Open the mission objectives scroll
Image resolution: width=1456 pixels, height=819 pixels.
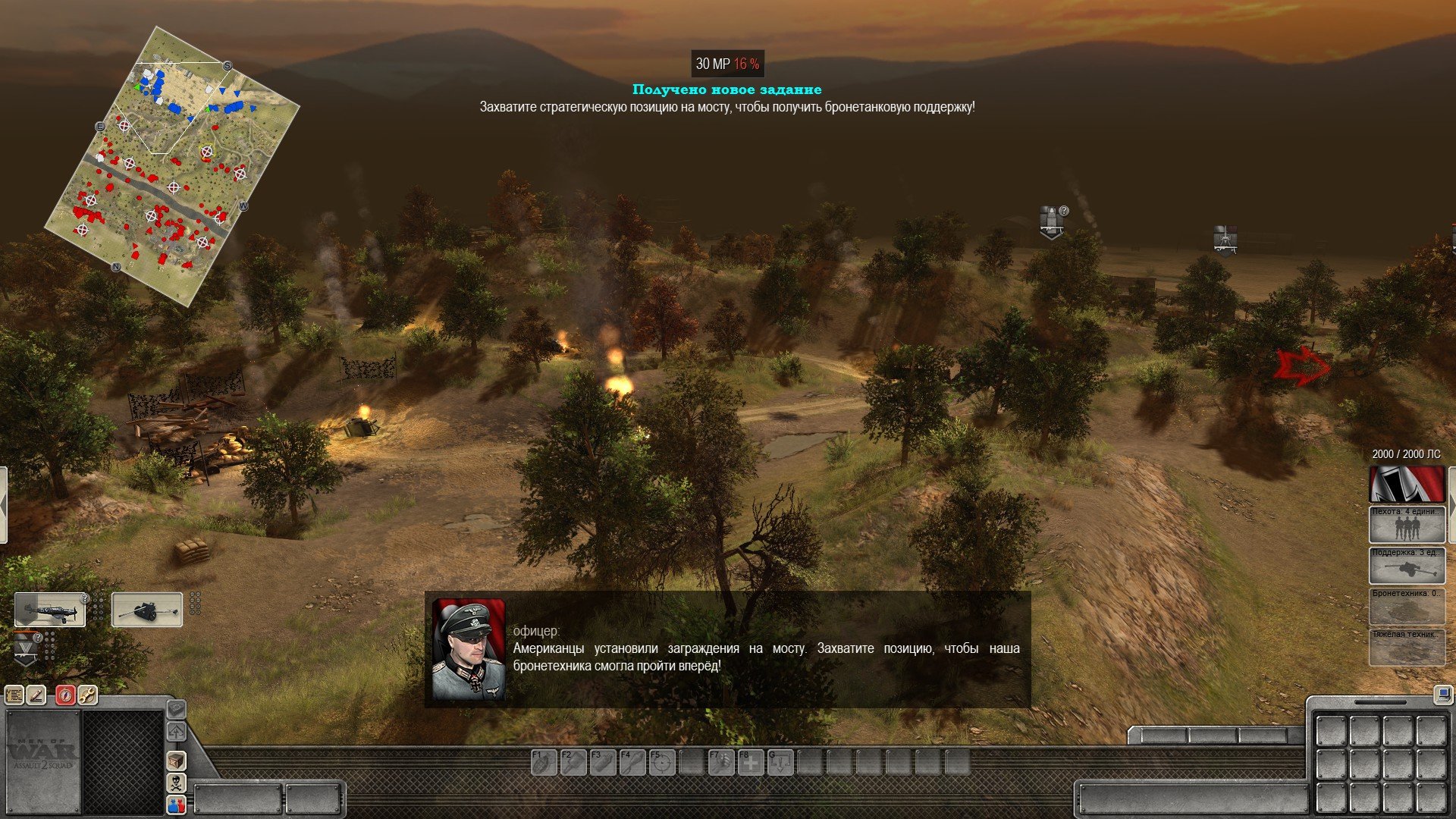(14, 695)
